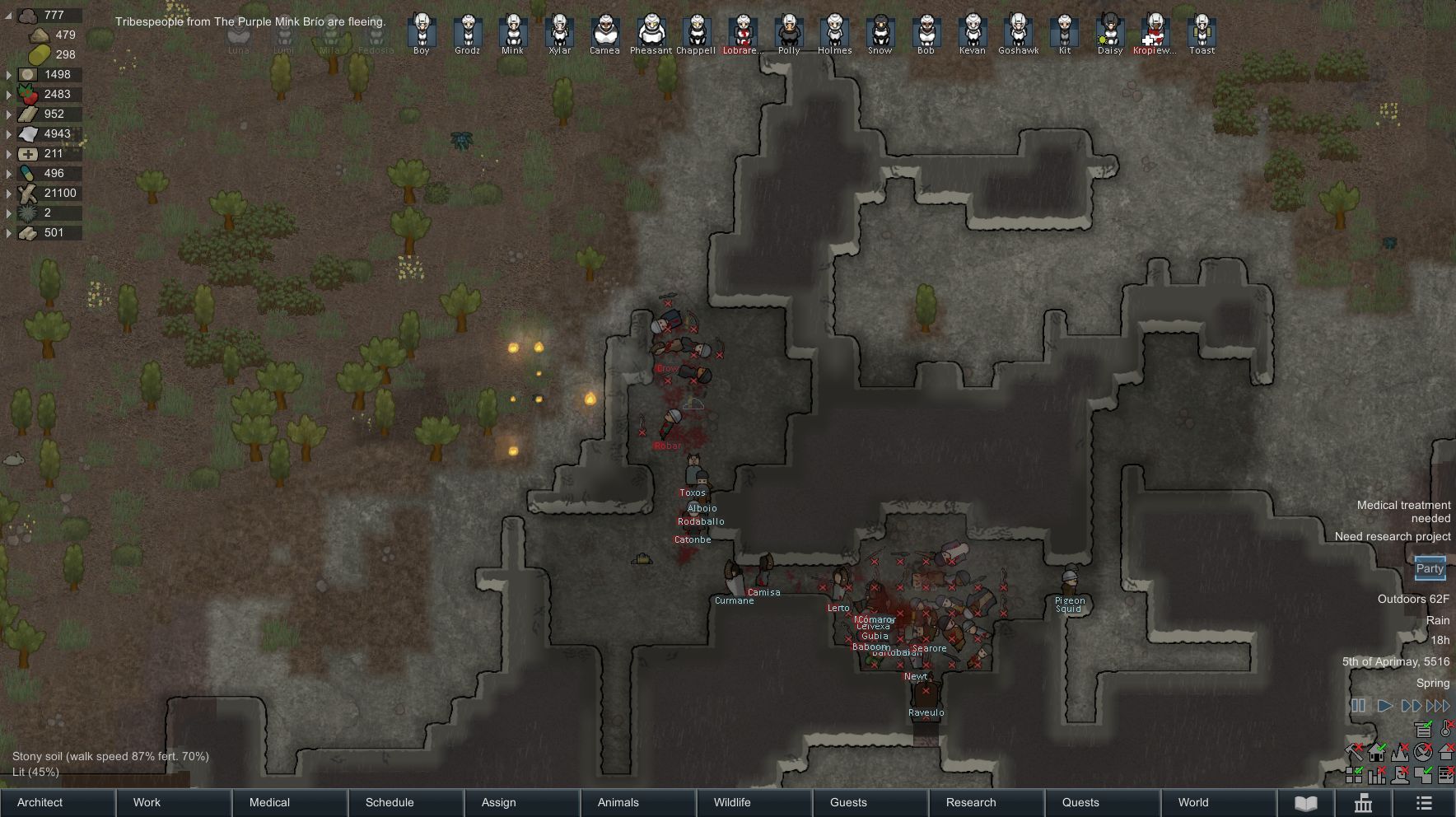
Task: Open the history book icon
Action: pos(1306,803)
